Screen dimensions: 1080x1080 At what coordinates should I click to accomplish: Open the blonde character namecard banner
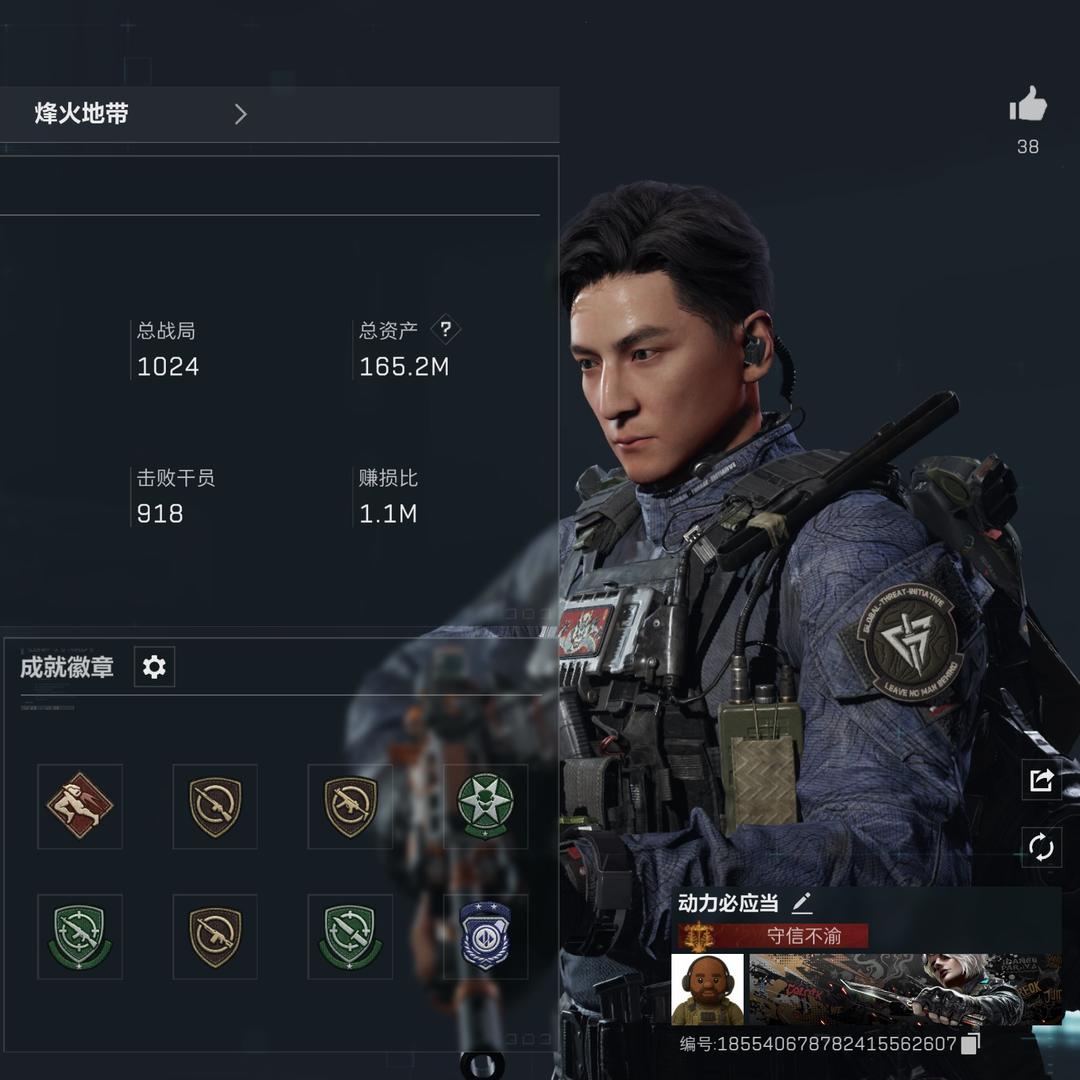[905, 989]
